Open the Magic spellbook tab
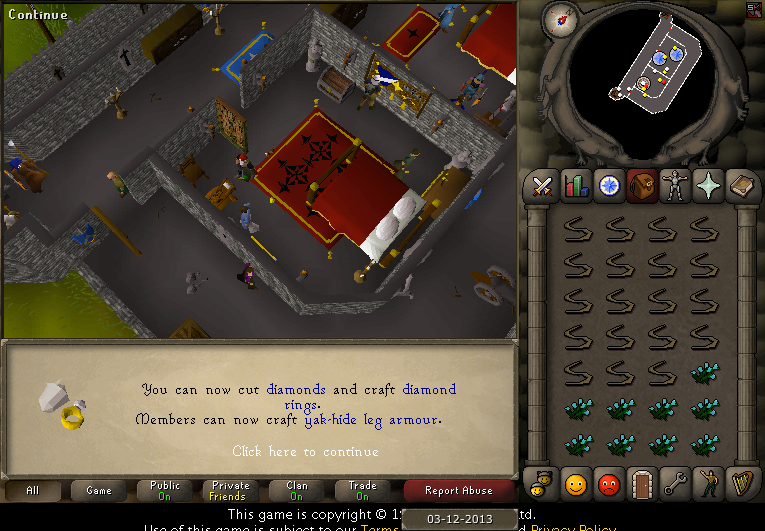 [741, 185]
